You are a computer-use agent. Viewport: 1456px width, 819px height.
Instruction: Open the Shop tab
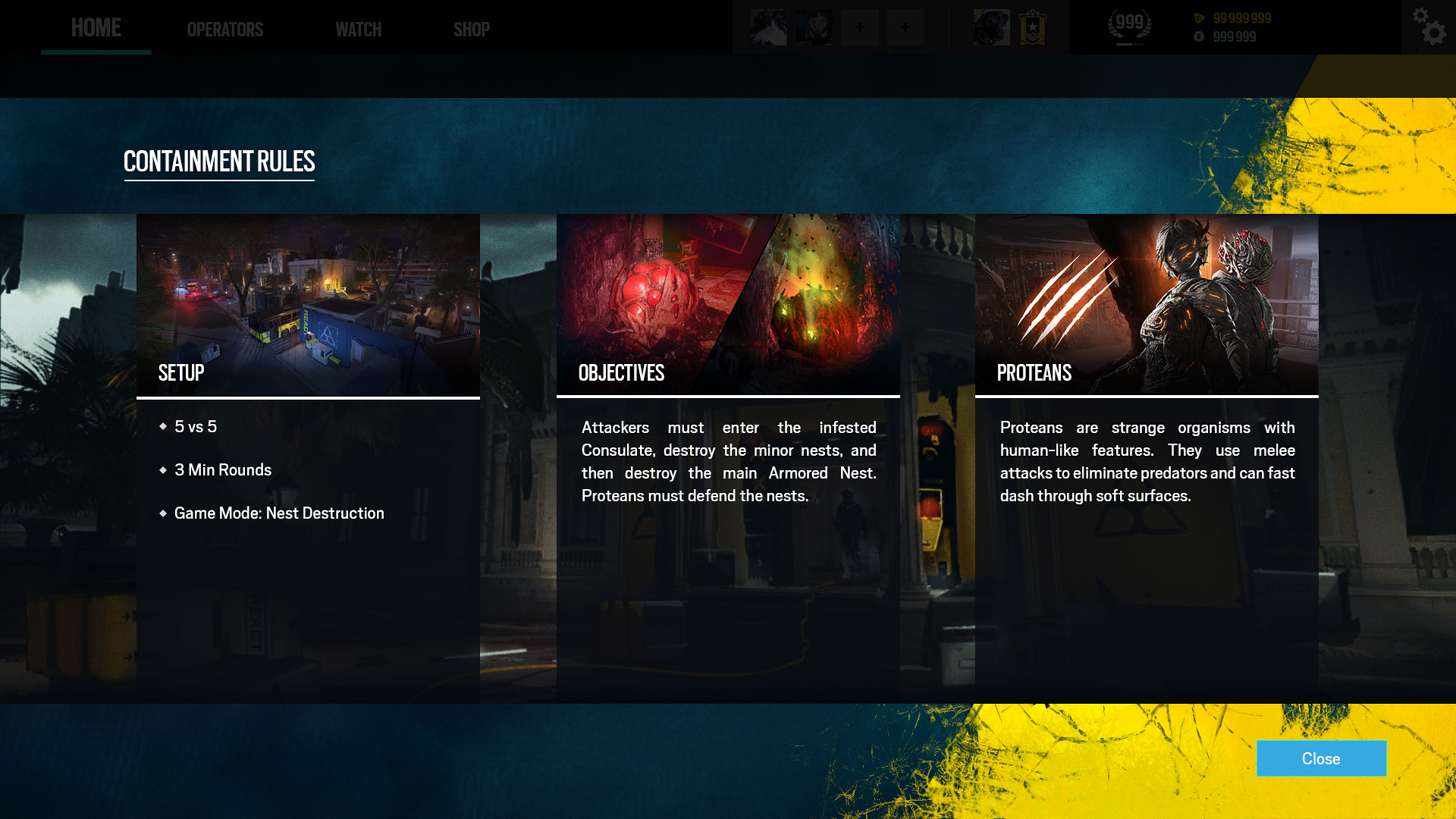click(471, 30)
